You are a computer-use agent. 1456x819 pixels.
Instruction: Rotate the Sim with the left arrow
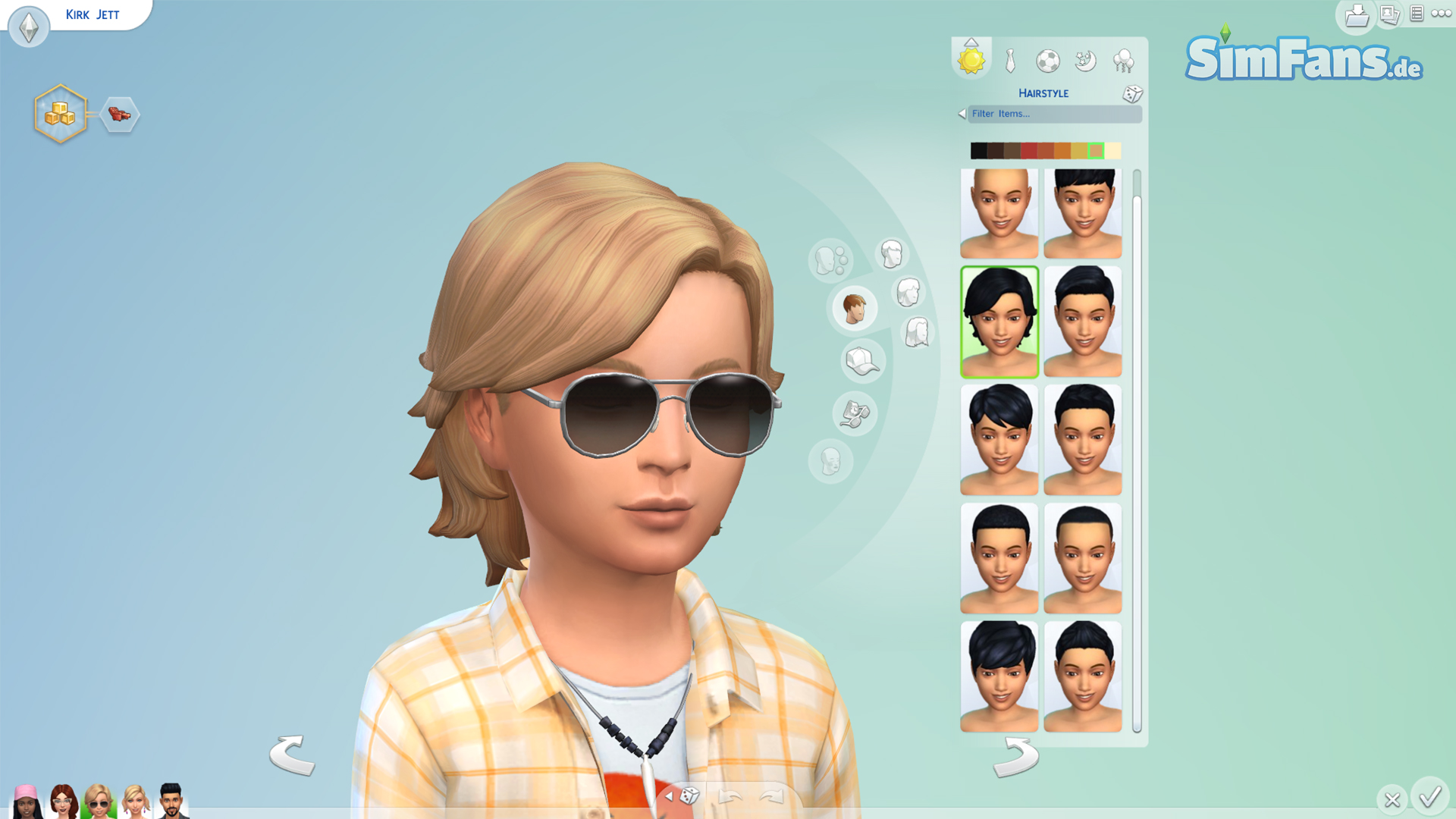point(292,755)
